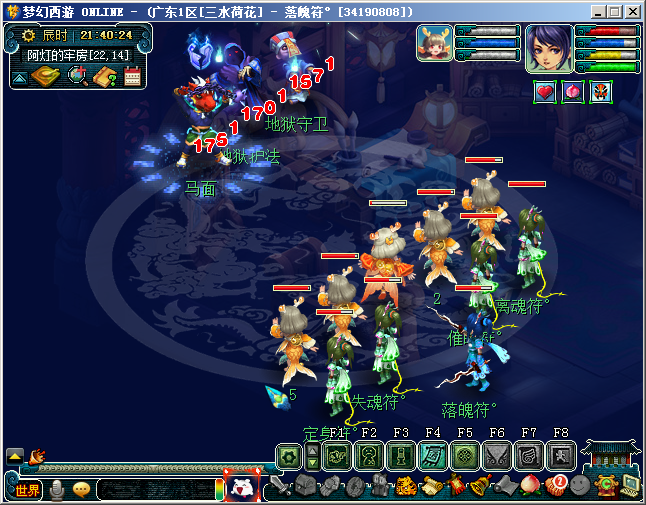Click the peach buff icon
Screen dimensions: 646x505
573,92
